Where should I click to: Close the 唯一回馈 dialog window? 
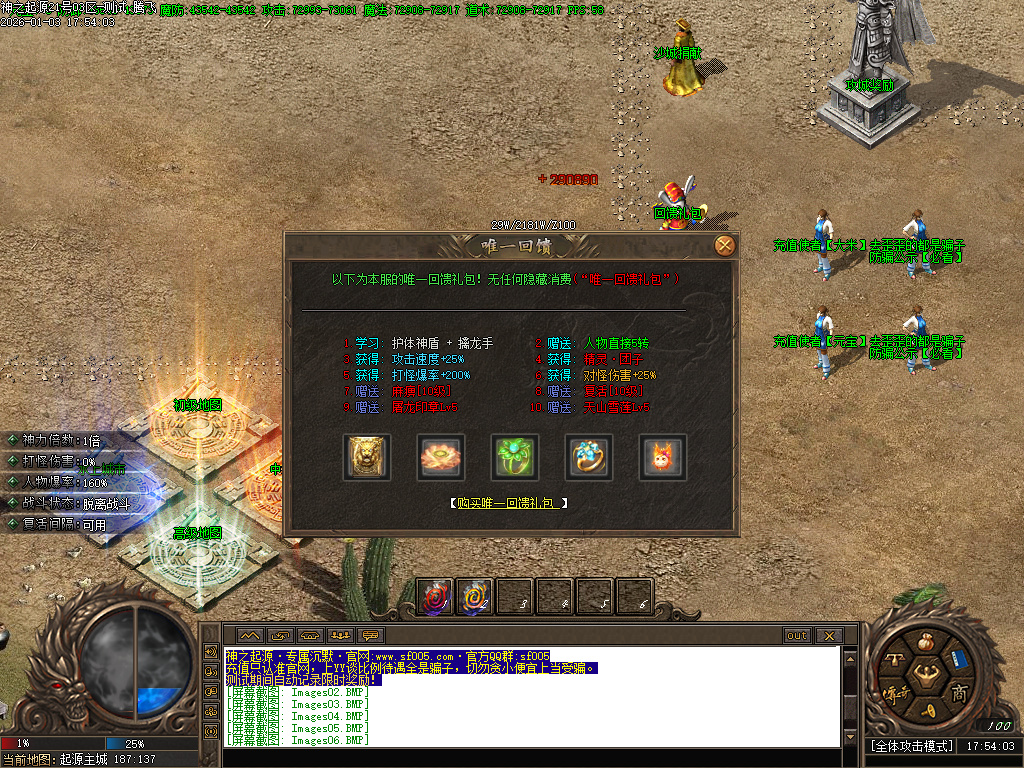pos(725,245)
